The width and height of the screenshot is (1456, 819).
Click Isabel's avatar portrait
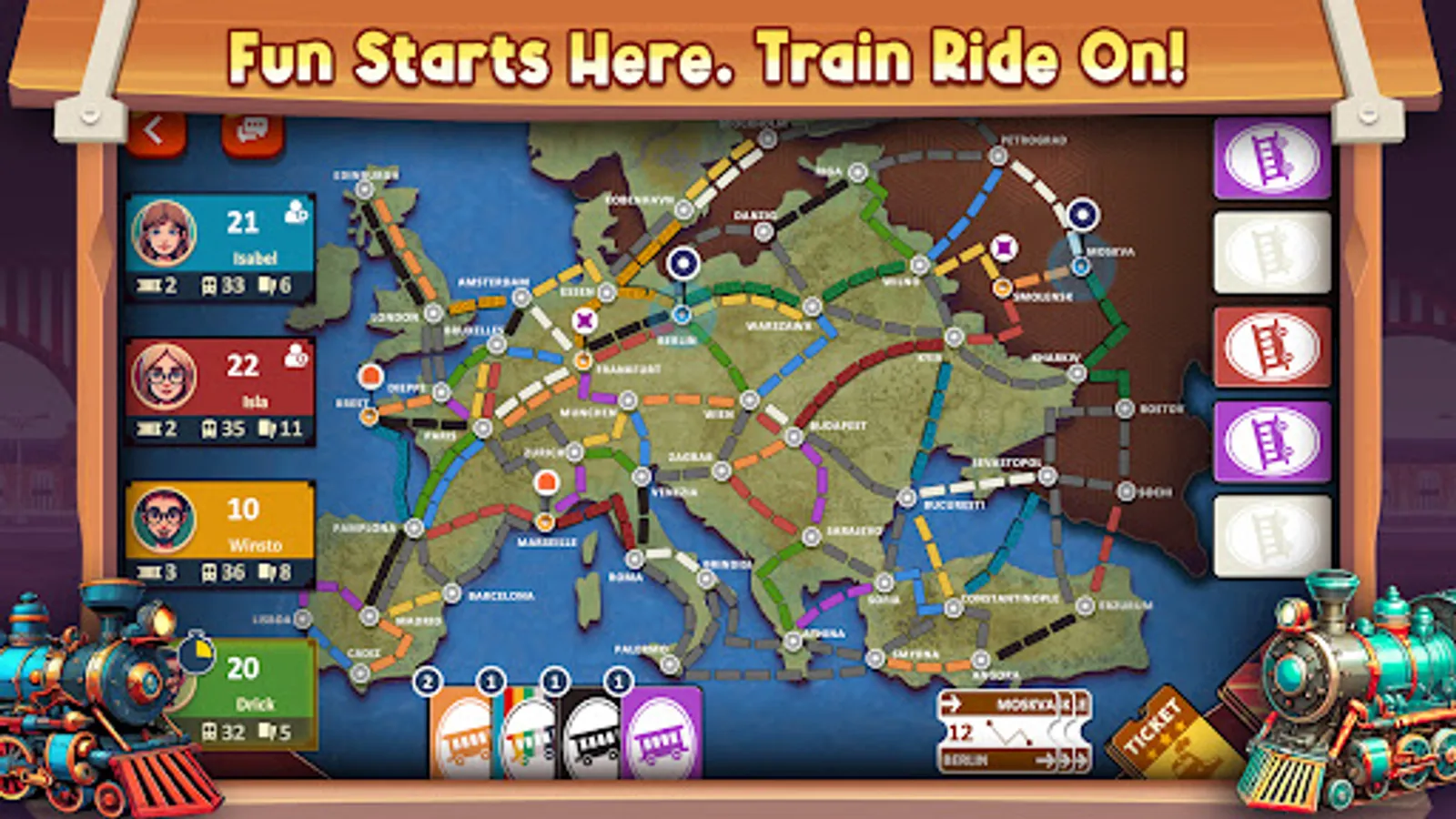click(x=163, y=234)
